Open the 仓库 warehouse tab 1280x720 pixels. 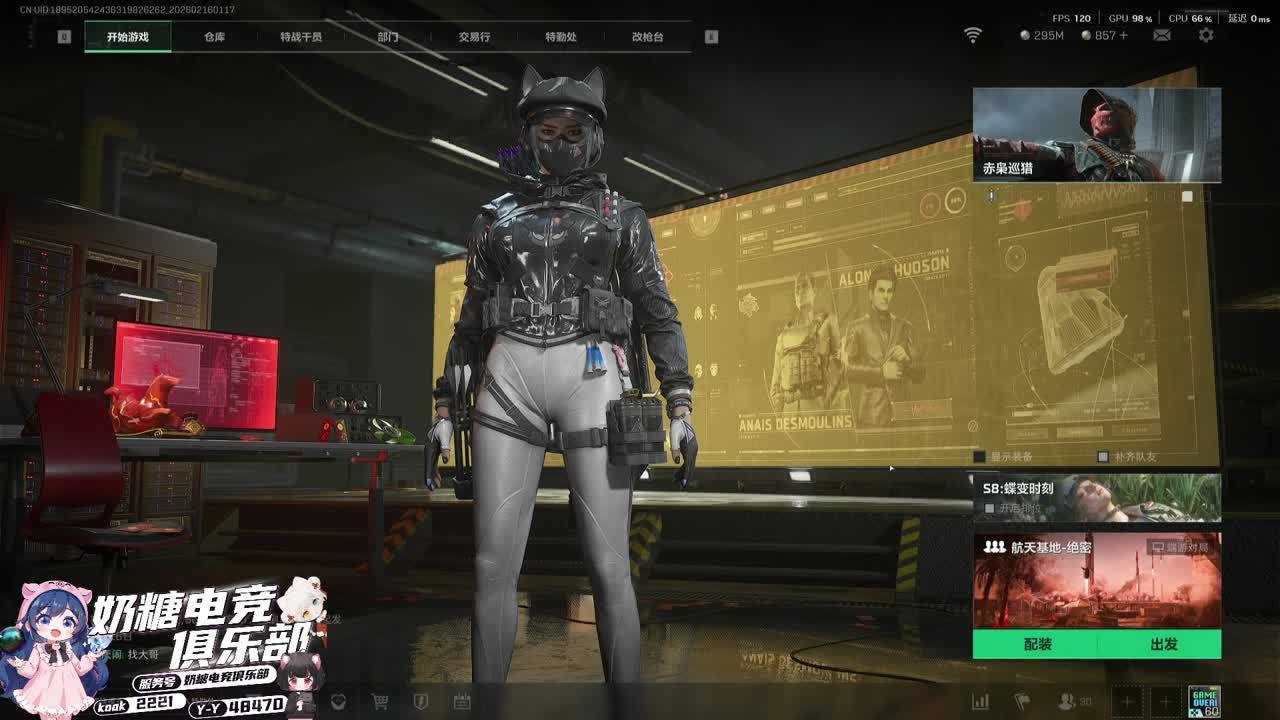[x=214, y=37]
